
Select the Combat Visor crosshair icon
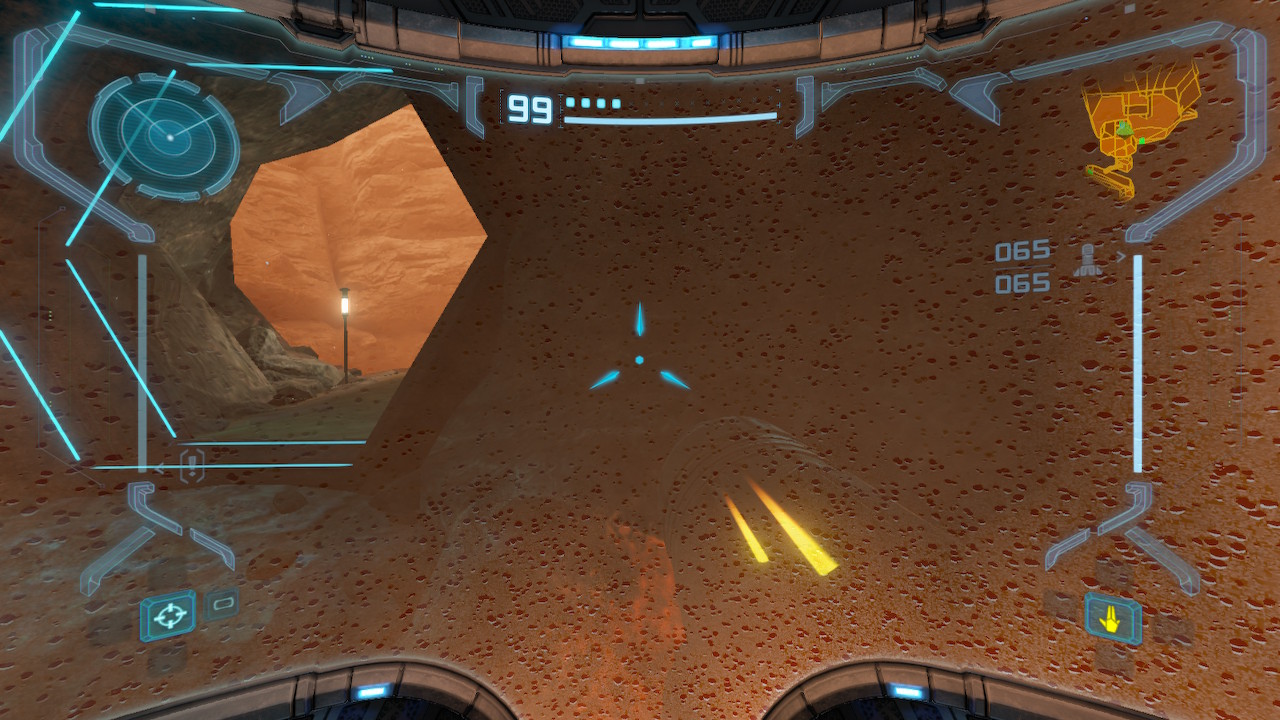click(168, 615)
